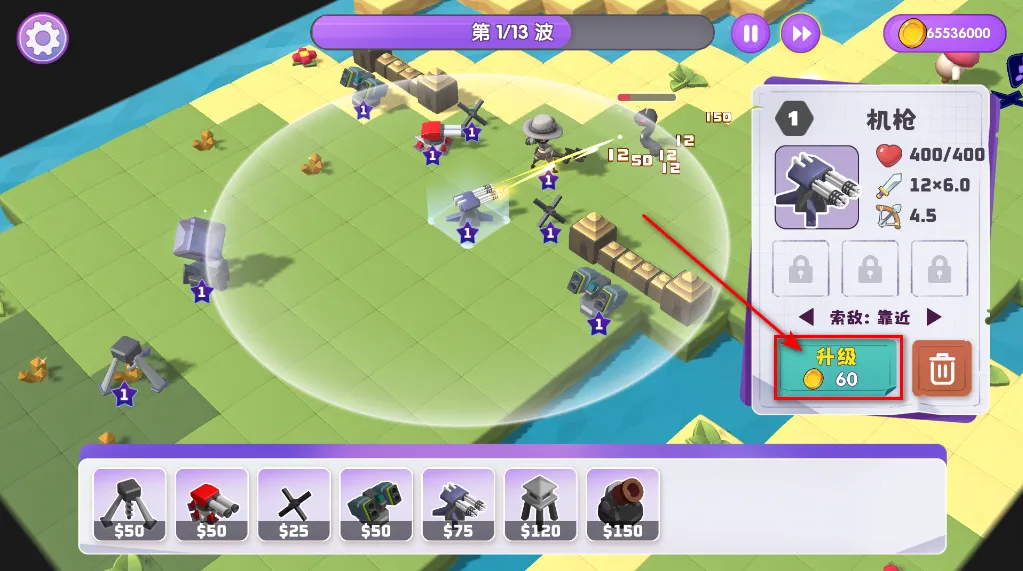Switch targeting mode with the right arrow
Image resolution: width=1023 pixels, height=571 pixels.
934,317
